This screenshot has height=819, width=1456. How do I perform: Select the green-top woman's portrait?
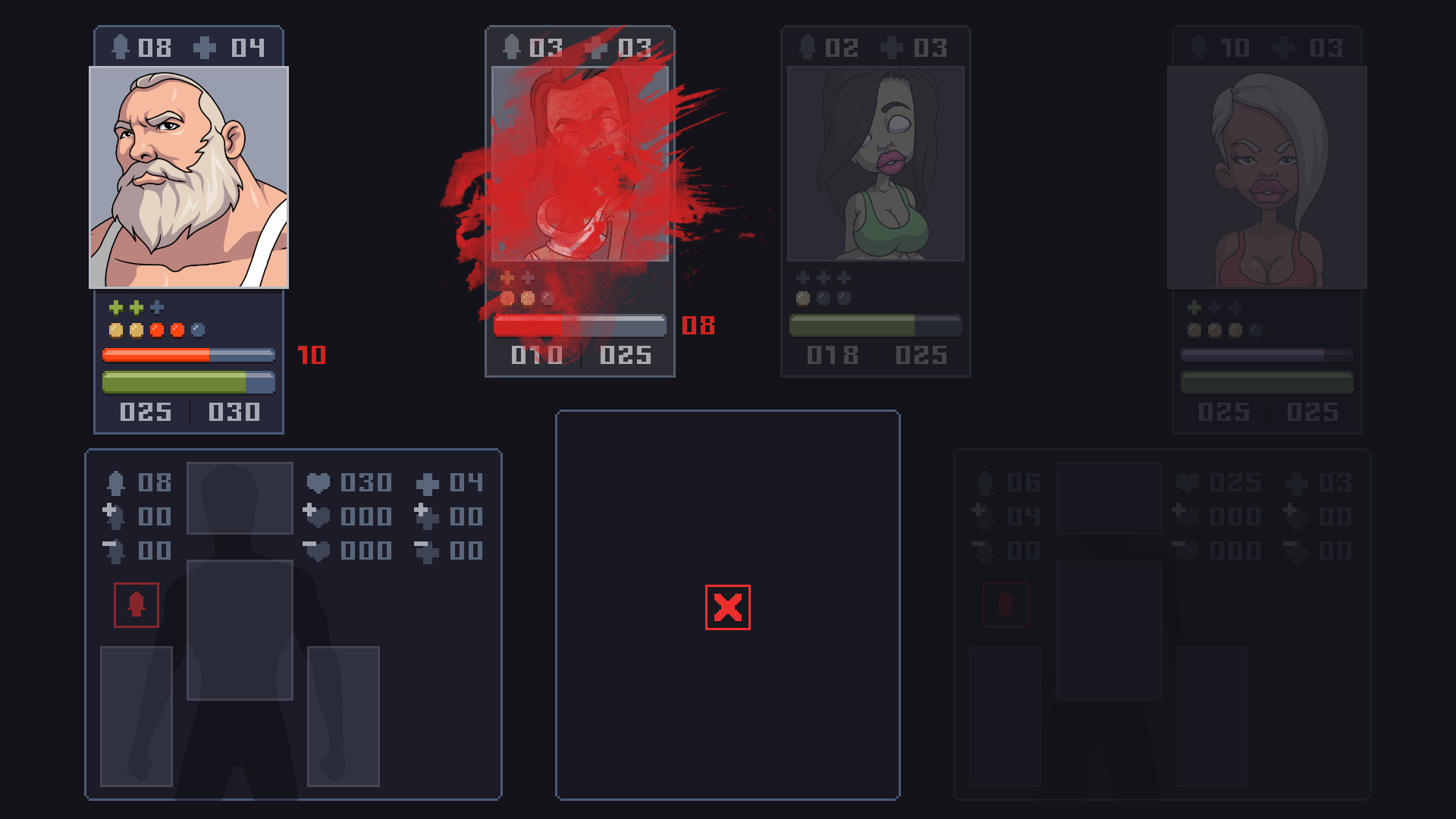click(876, 163)
